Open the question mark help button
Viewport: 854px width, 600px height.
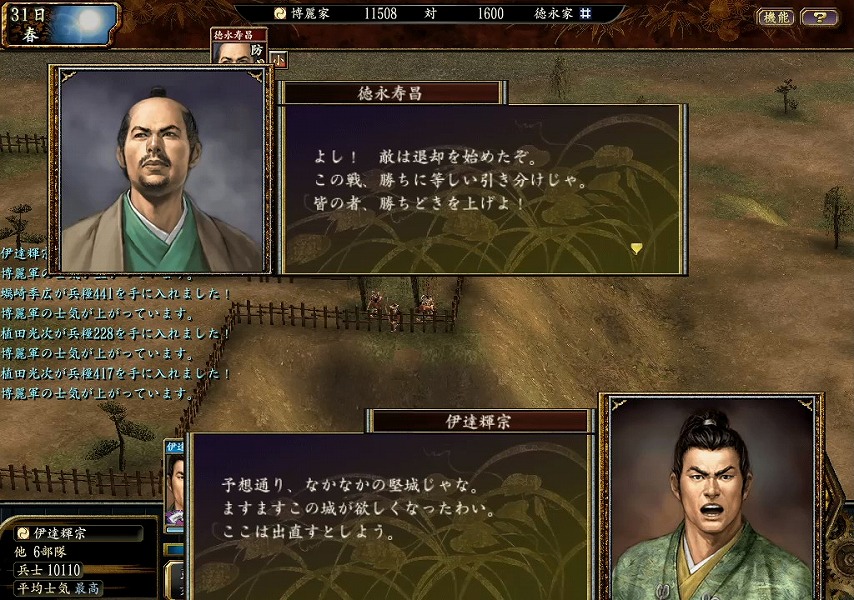point(819,17)
